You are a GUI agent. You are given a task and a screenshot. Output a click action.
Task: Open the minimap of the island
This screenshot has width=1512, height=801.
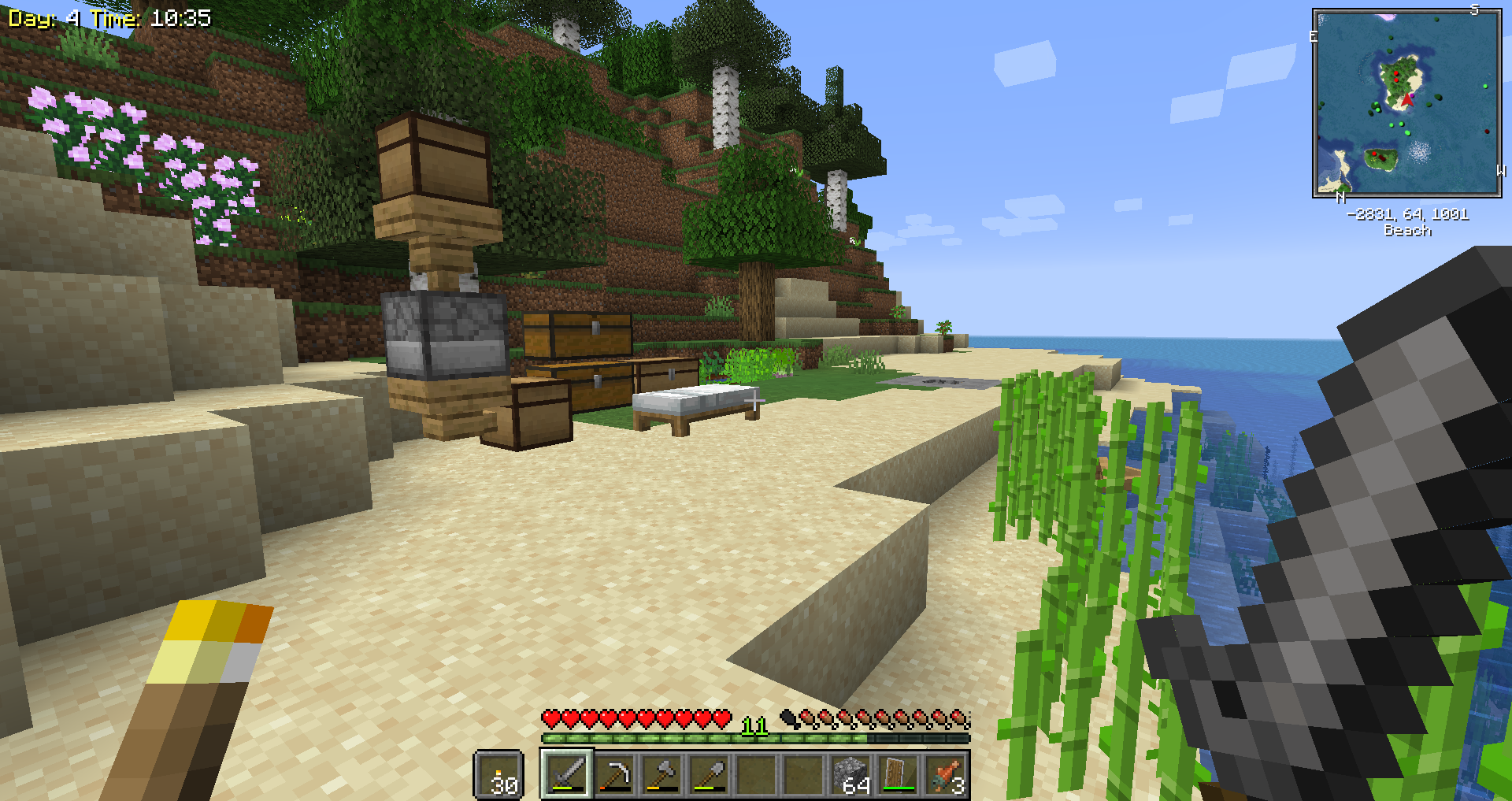(x=1406, y=102)
